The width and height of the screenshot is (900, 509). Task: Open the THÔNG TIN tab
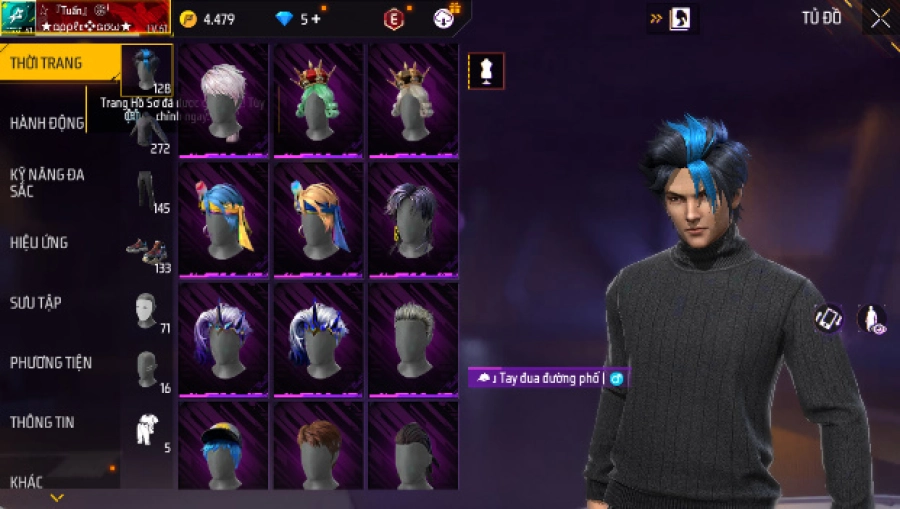[42, 422]
